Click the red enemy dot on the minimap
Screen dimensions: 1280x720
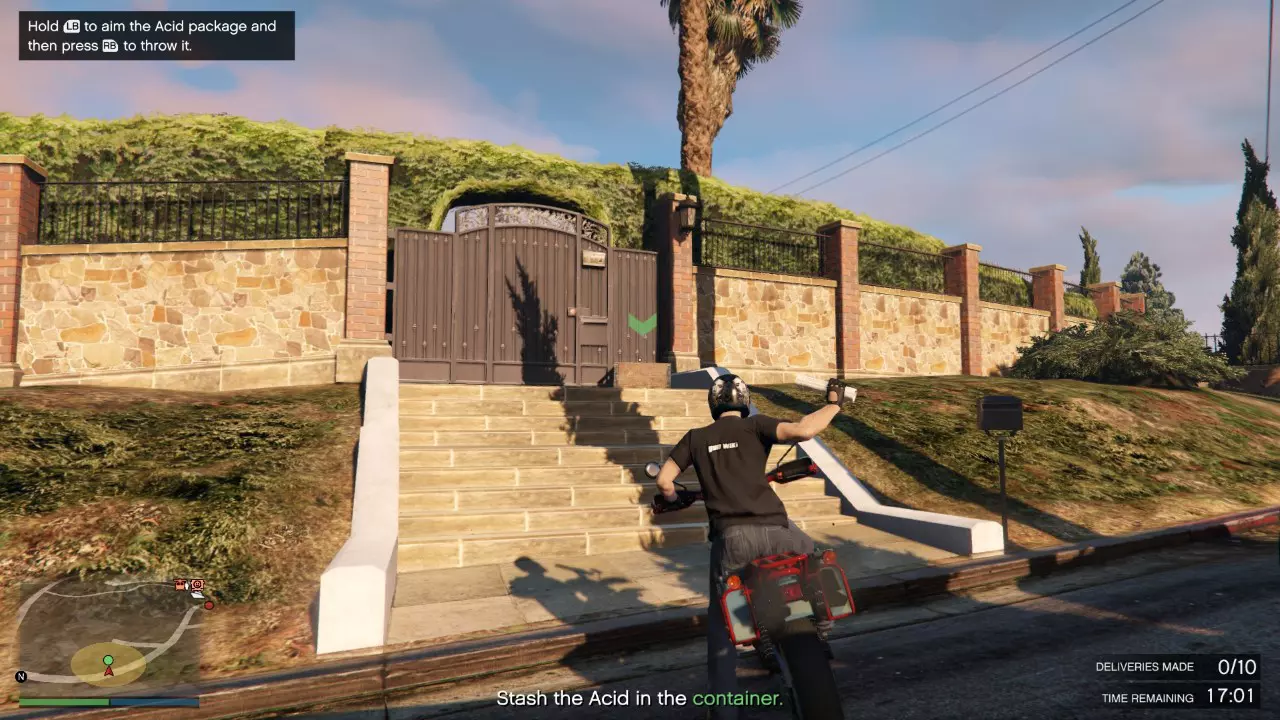coord(209,606)
